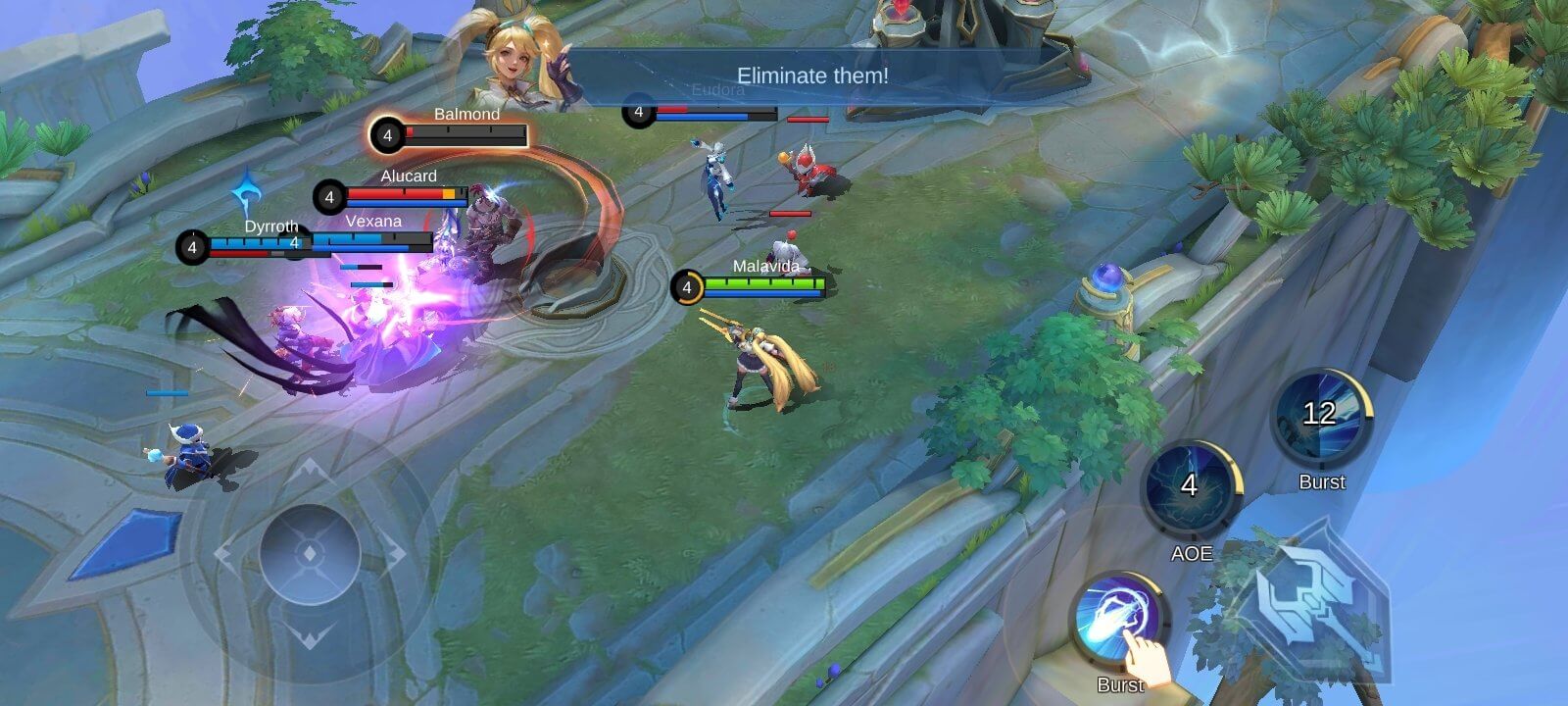This screenshot has width=1568, height=706.
Task: Click Vexana's name label
Action: pyautogui.click(x=373, y=221)
